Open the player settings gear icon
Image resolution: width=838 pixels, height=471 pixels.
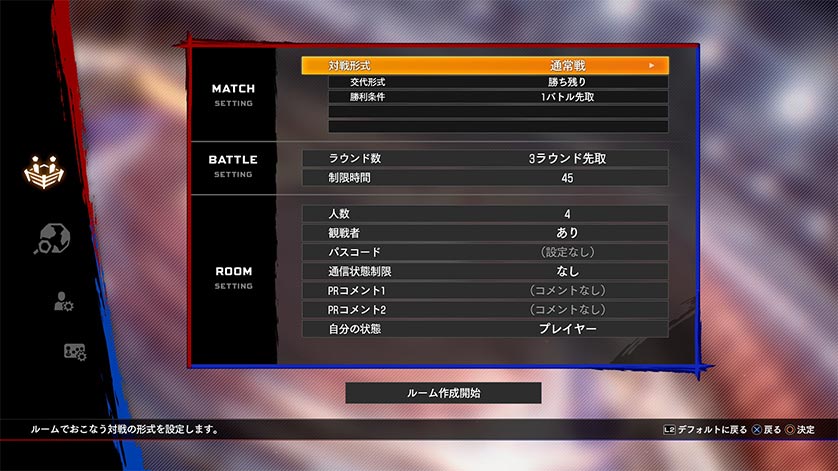click(63, 301)
